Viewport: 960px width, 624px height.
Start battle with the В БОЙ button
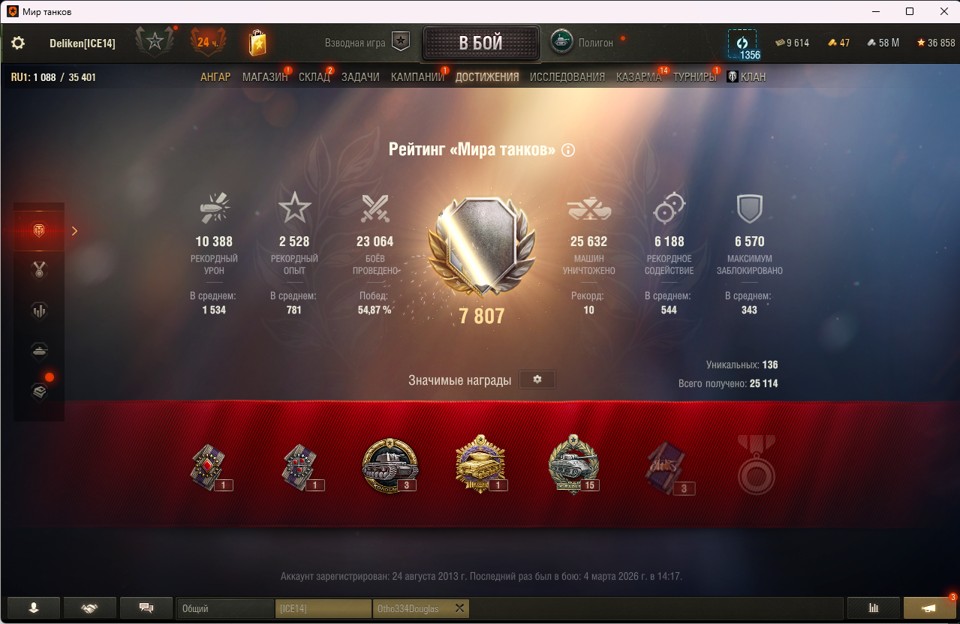pyautogui.click(x=481, y=43)
